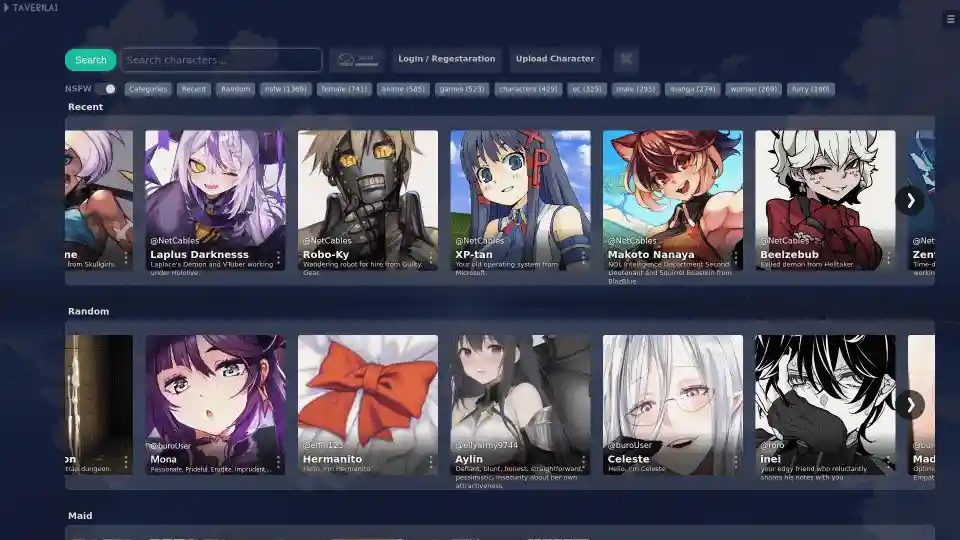Select the Categories filter tag
The height and width of the screenshot is (540, 960).
click(148, 89)
